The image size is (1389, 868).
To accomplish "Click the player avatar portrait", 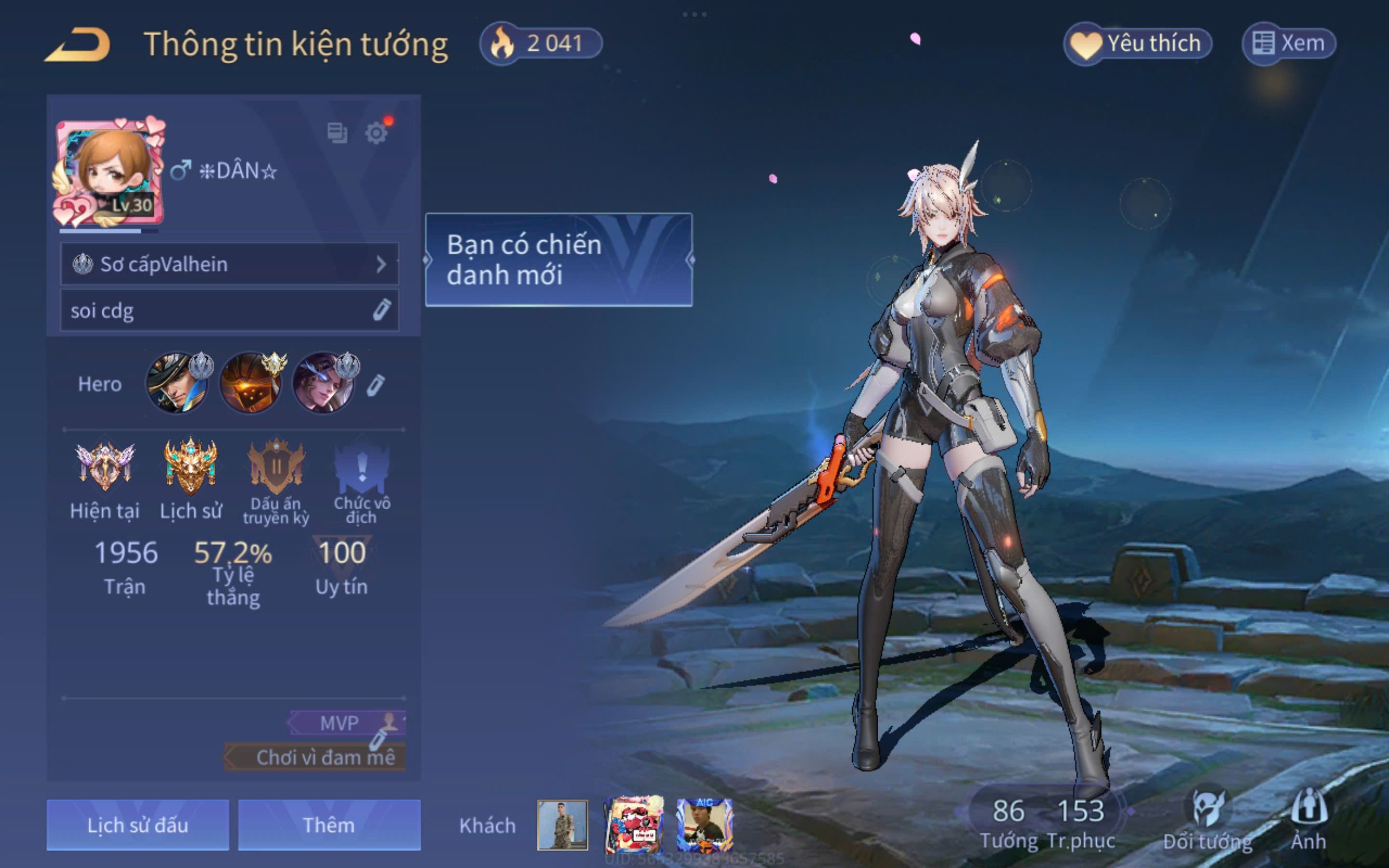I will (109, 172).
